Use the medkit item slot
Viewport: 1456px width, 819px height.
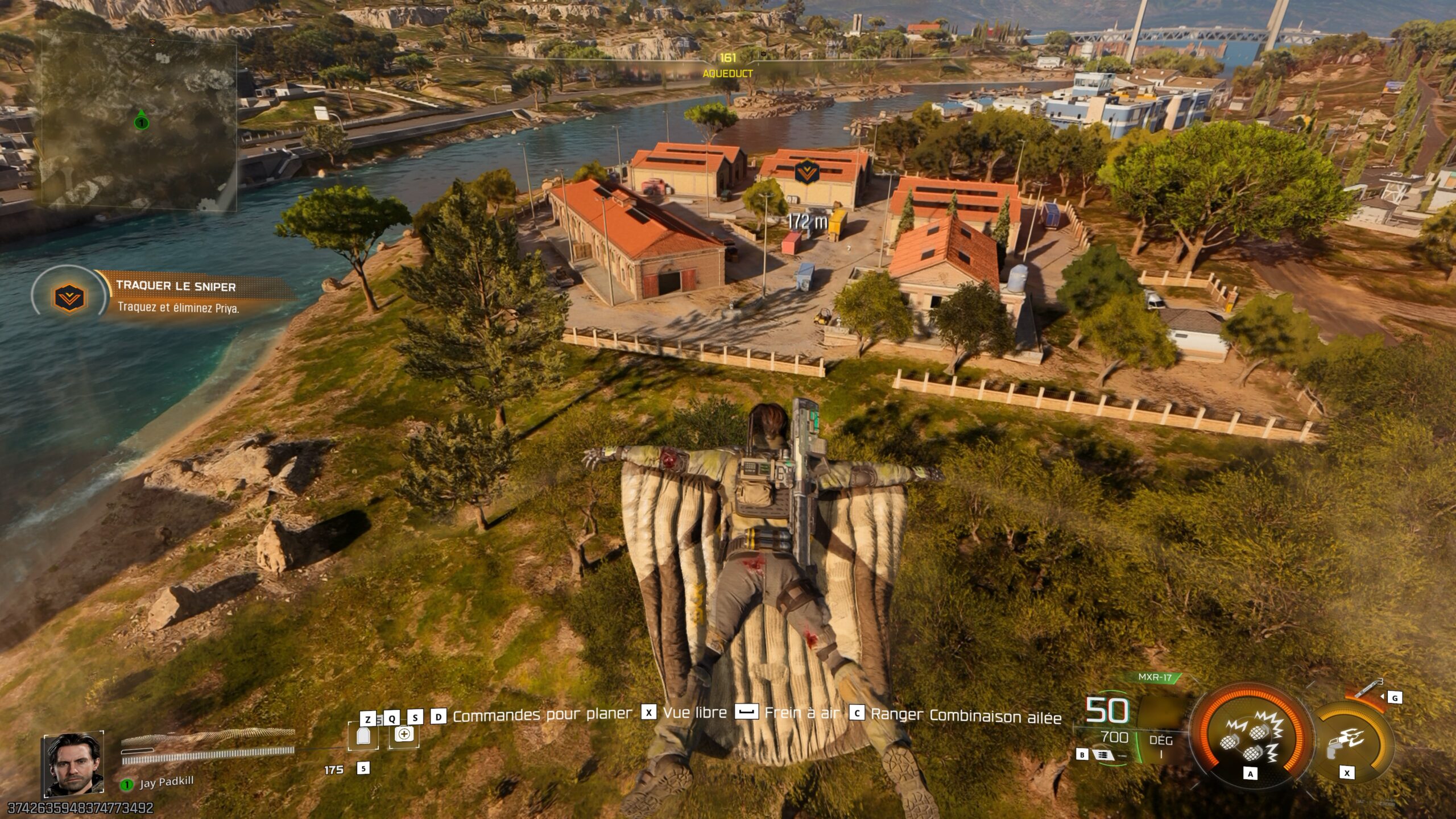(404, 734)
